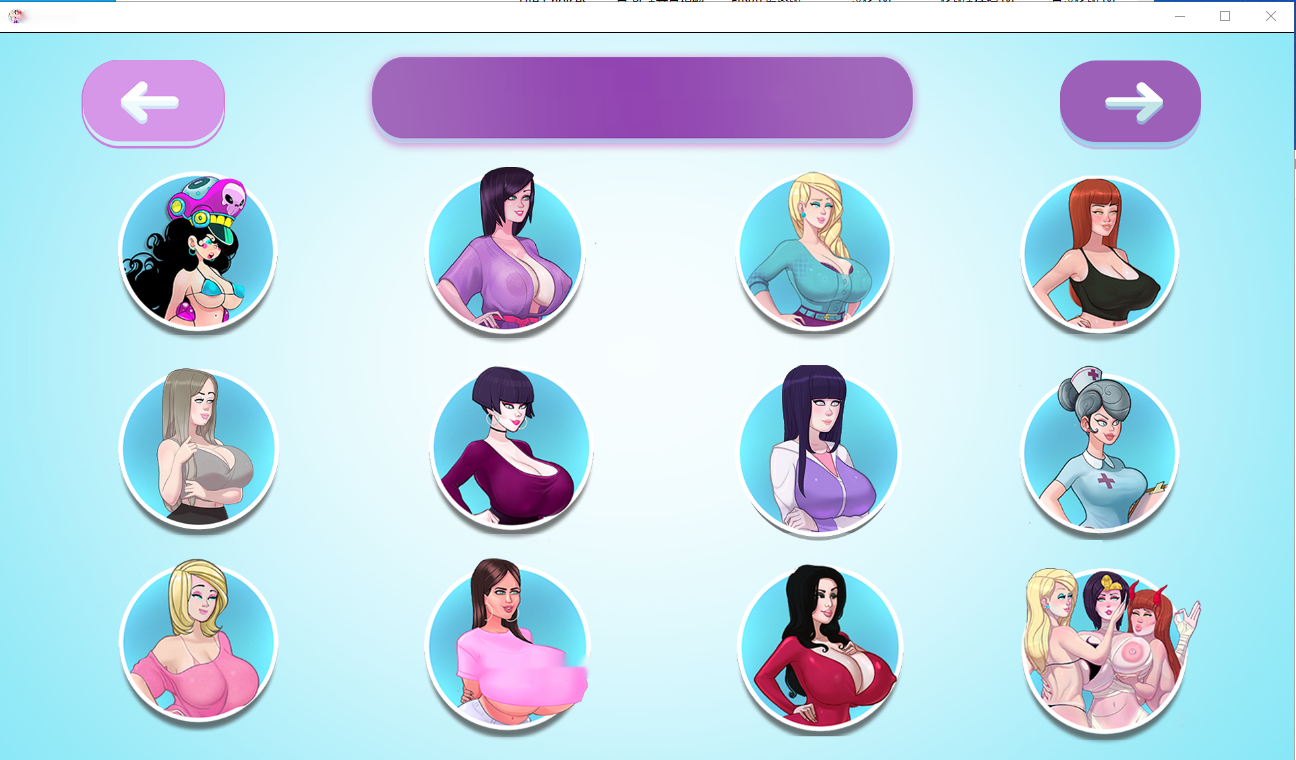Open the short-haired woman in dark purple top

[511, 448]
